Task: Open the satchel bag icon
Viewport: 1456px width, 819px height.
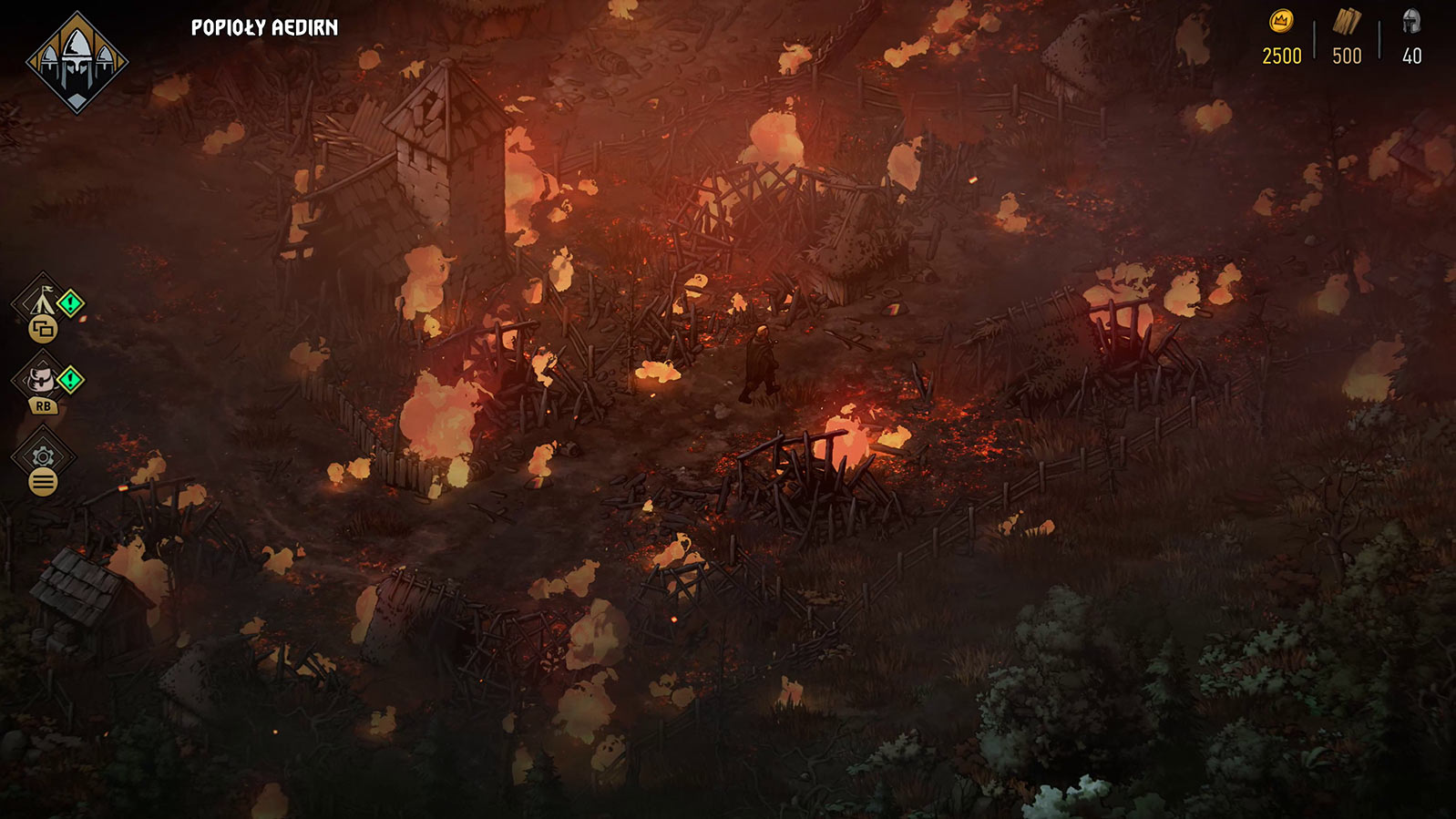Action: pos(41,378)
